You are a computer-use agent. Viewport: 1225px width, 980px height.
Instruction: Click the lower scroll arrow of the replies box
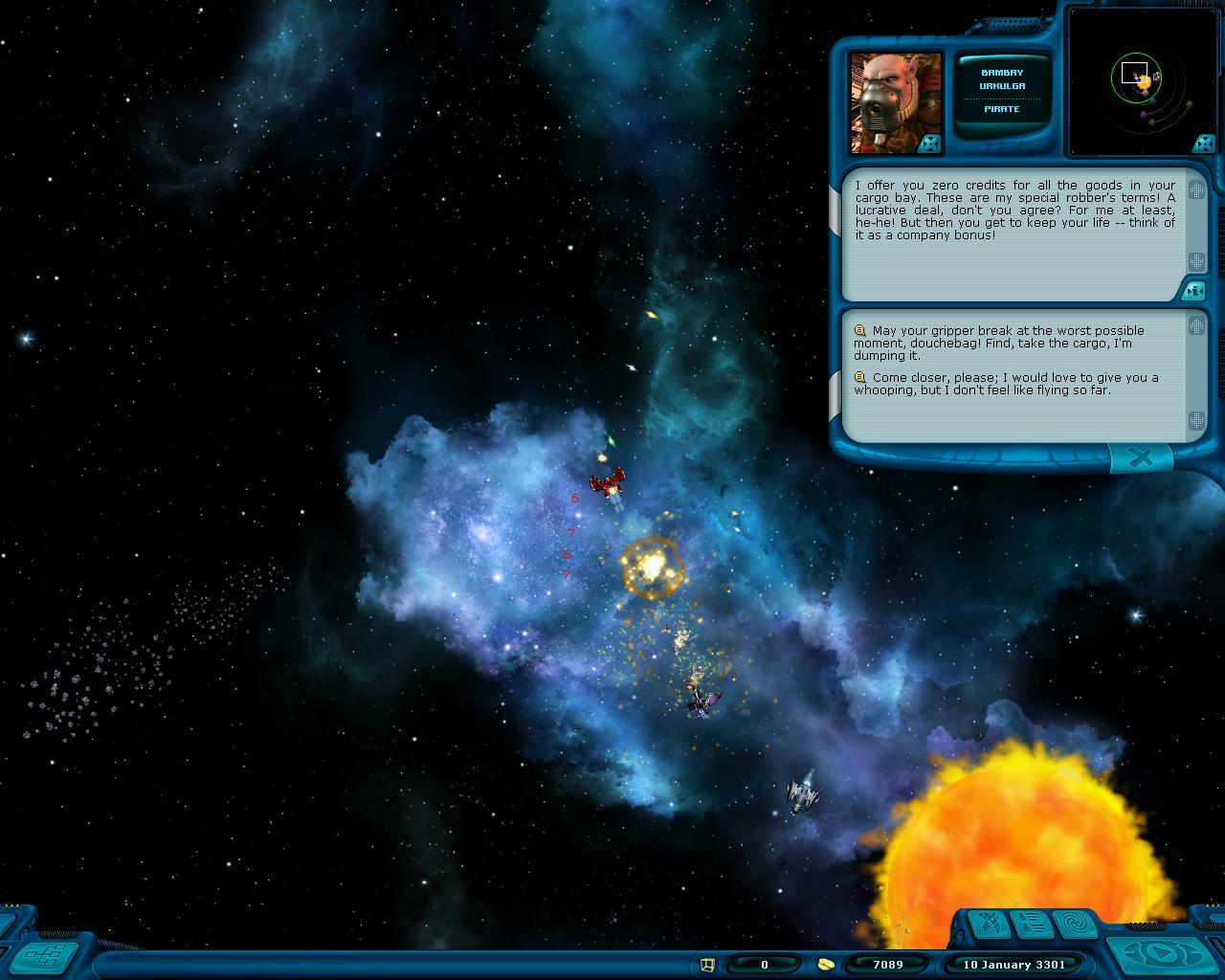pyautogui.click(x=1196, y=420)
